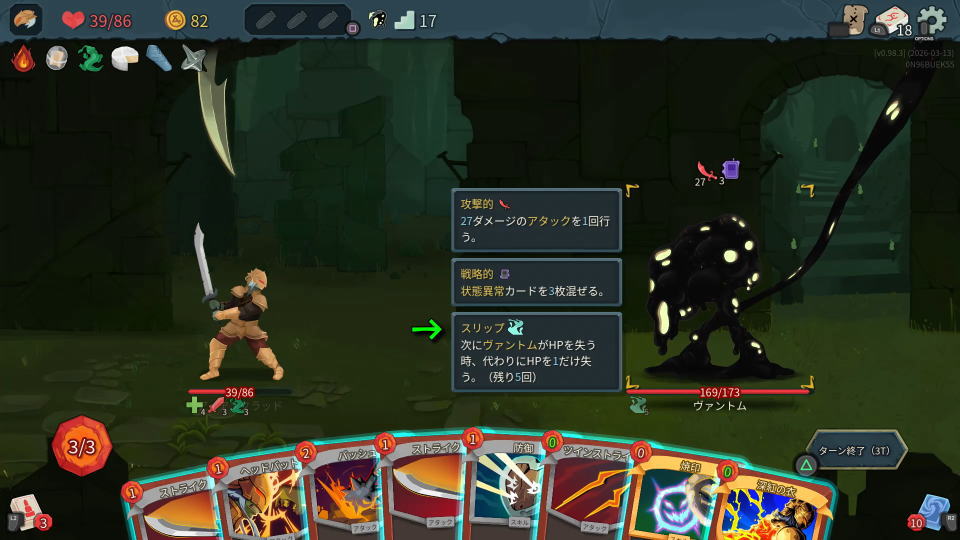
Task: Inspect the green serpent relic
Action: pos(91,59)
